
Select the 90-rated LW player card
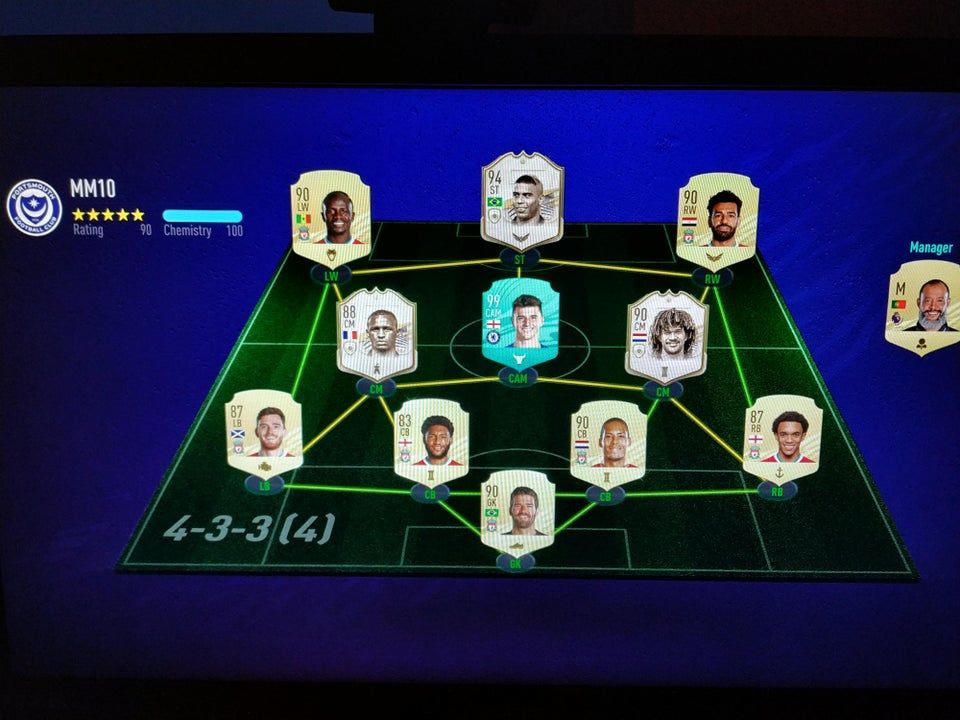(331, 217)
